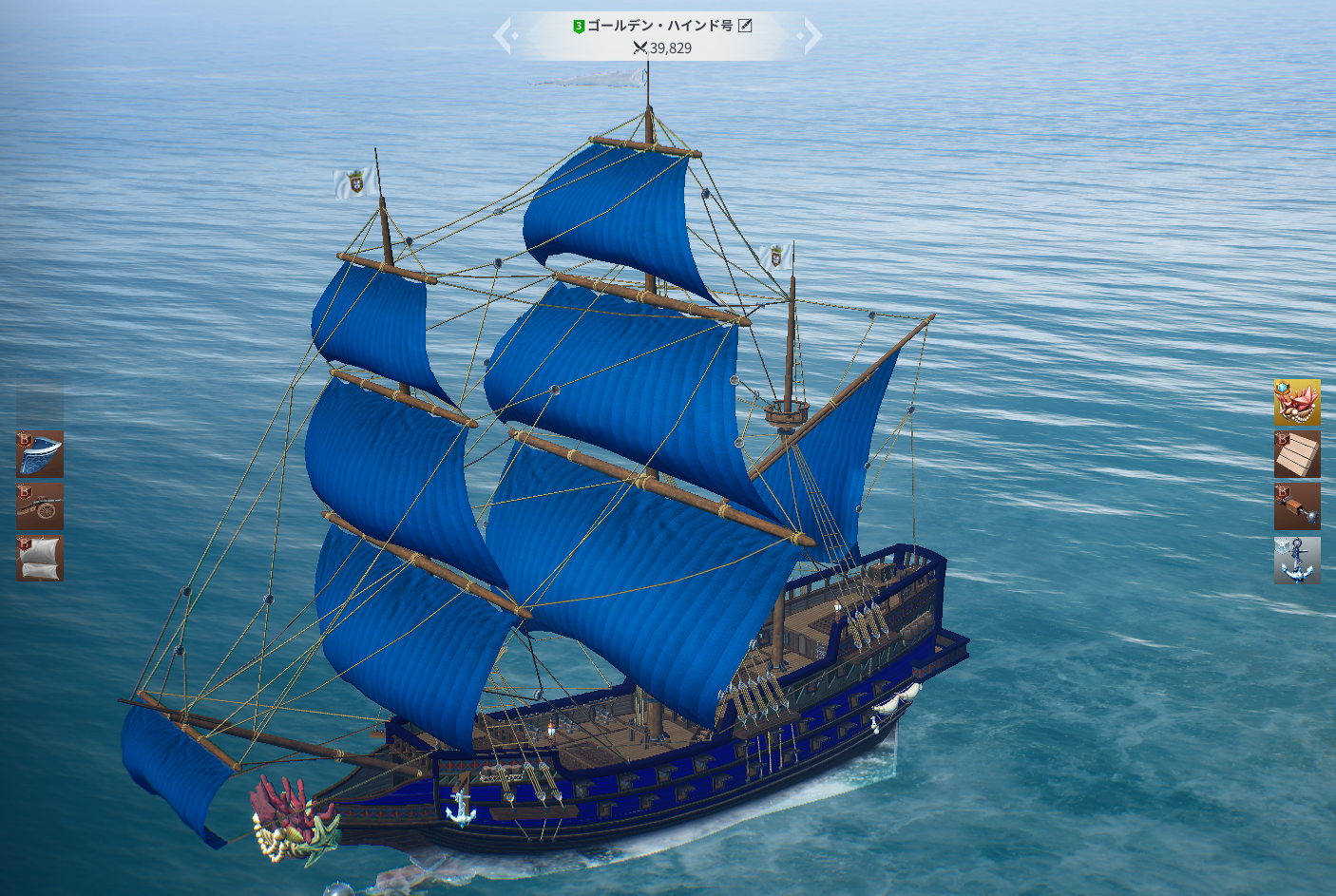Image resolution: width=1336 pixels, height=896 pixels.
Task: Switch to the next ship with right arrow
Action: (811, 36)
